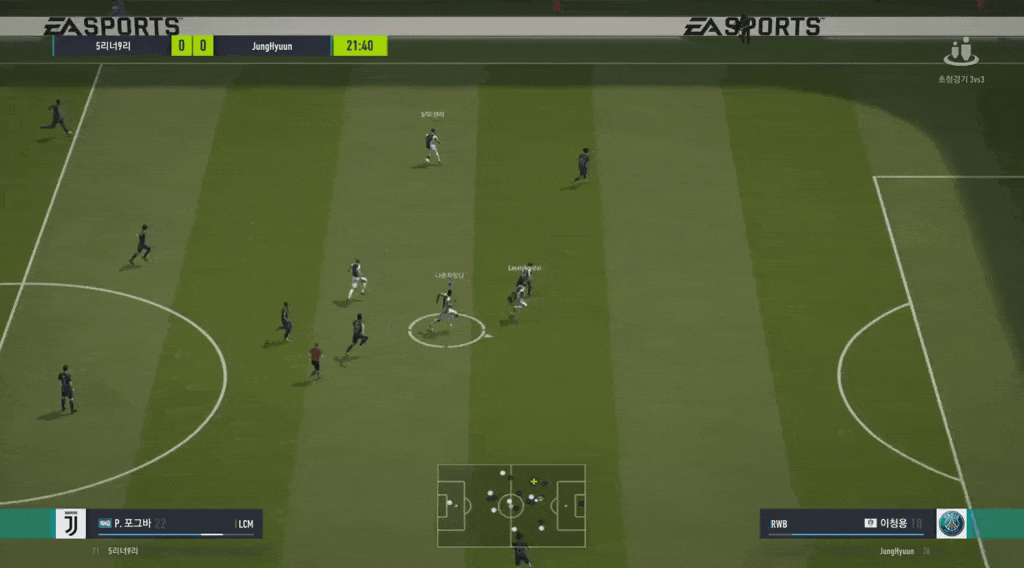Screen dimensions: 1024x568
Task: Click the 이청용 player panel
Action: point(847,523)
